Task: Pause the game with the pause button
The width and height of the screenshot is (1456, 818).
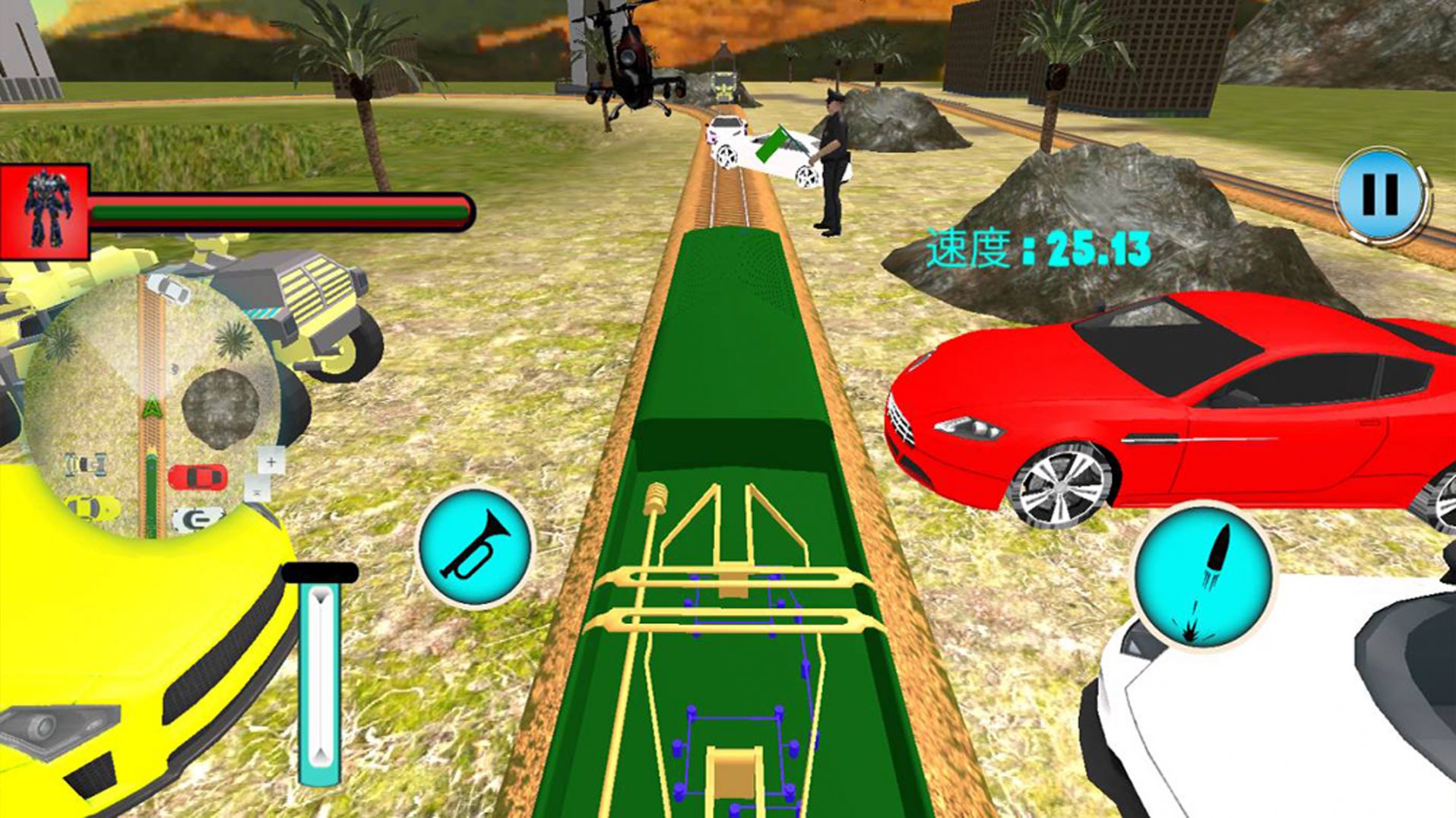Action: click(x=1380, y=195)
